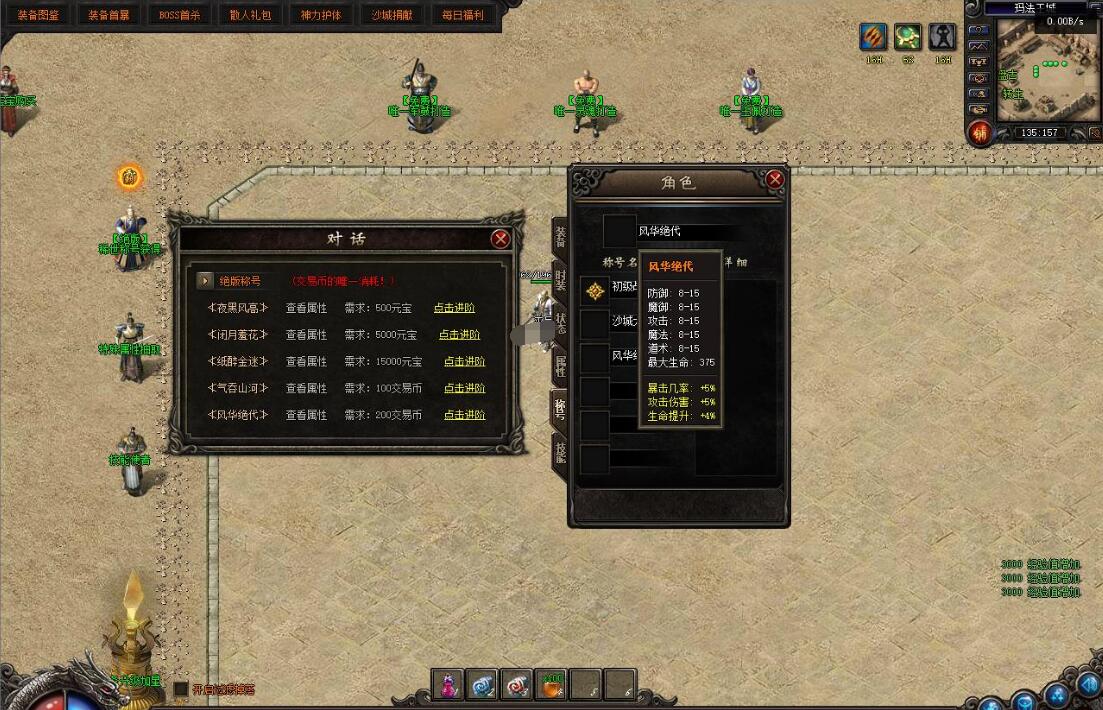
Task: Open the BOSS首杀 top menu
Action: 180,15
